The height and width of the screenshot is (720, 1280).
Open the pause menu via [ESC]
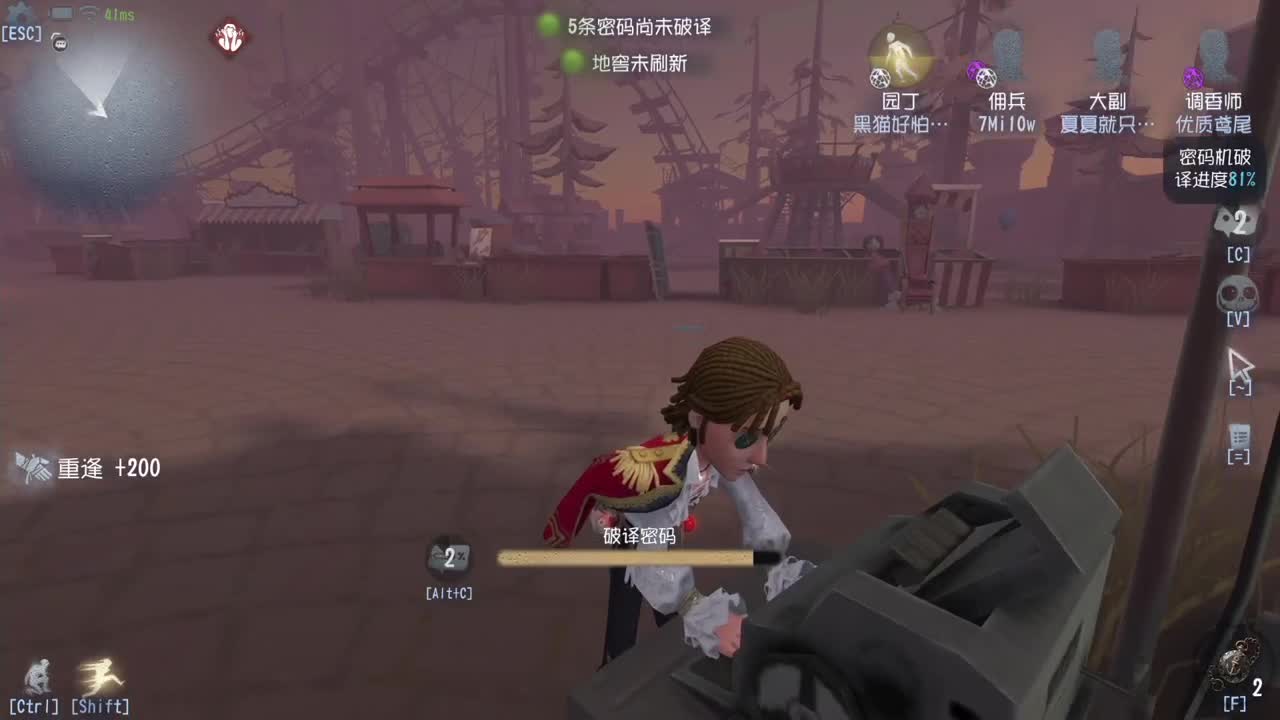click(x=22, y=33)
